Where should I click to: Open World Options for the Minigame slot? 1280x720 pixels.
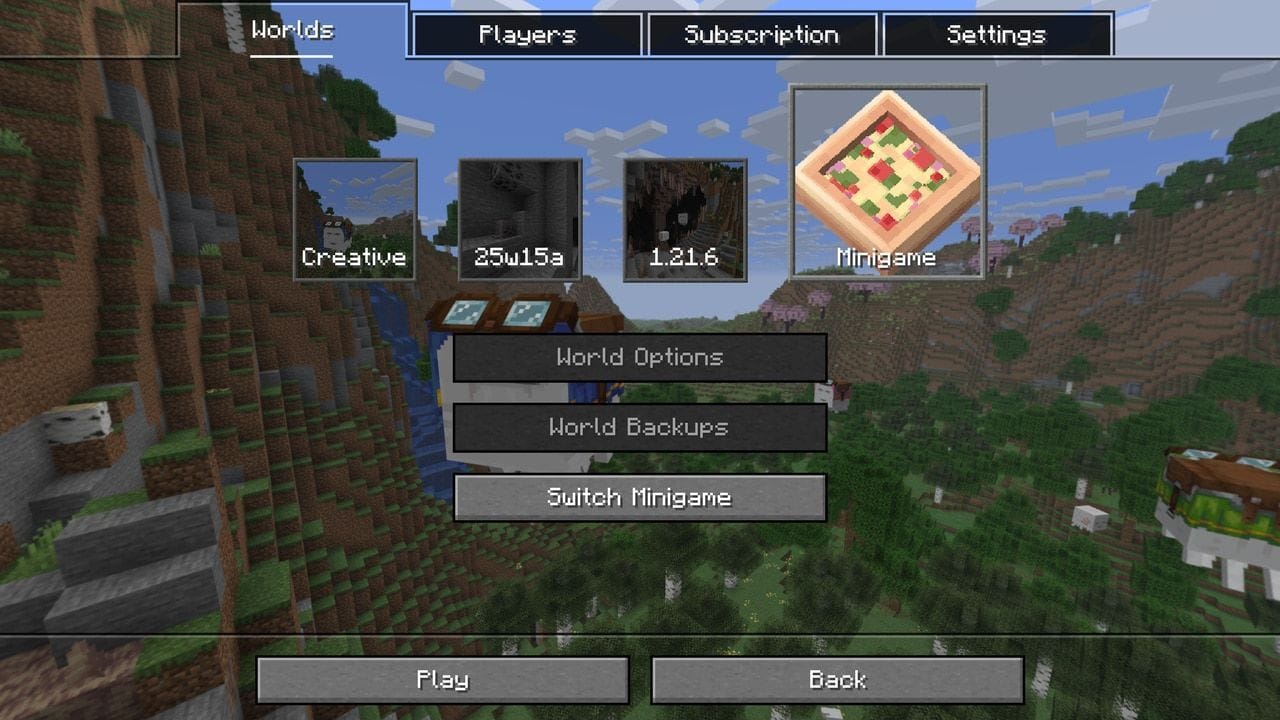[640, 357]
